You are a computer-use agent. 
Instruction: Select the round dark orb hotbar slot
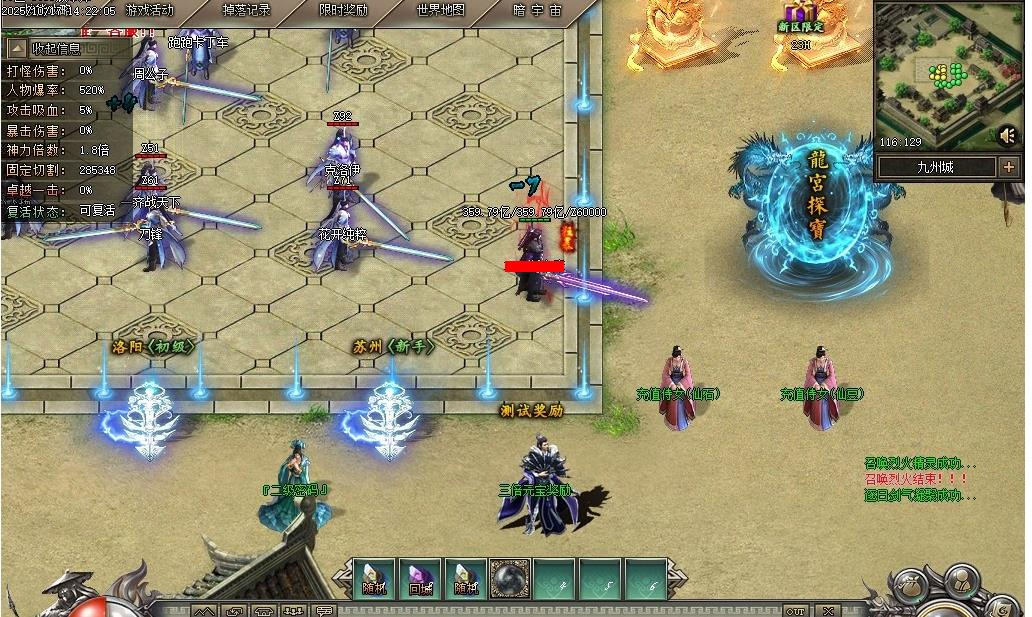pos(510,578)
